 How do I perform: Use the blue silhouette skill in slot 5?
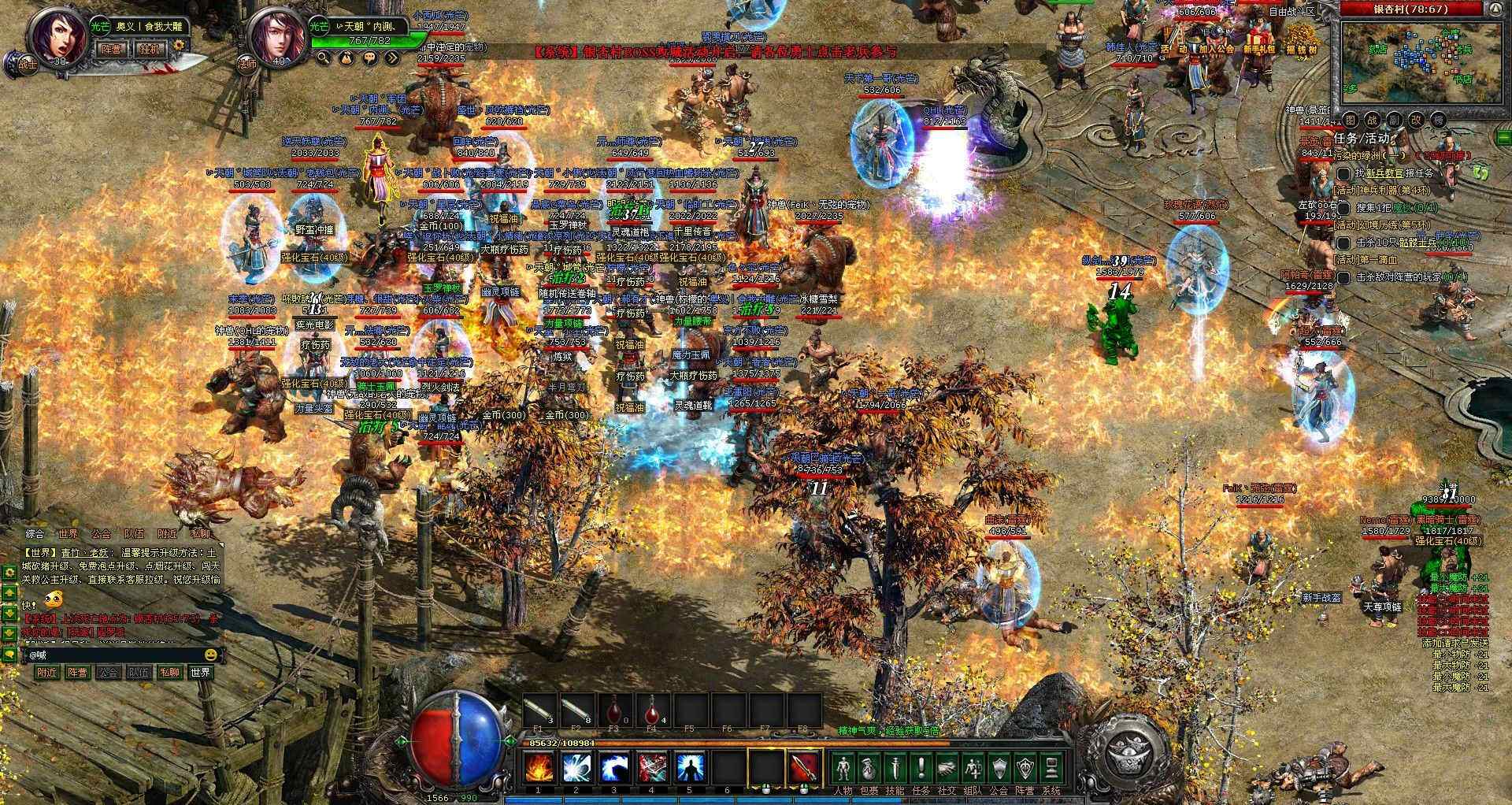point(690,767)
